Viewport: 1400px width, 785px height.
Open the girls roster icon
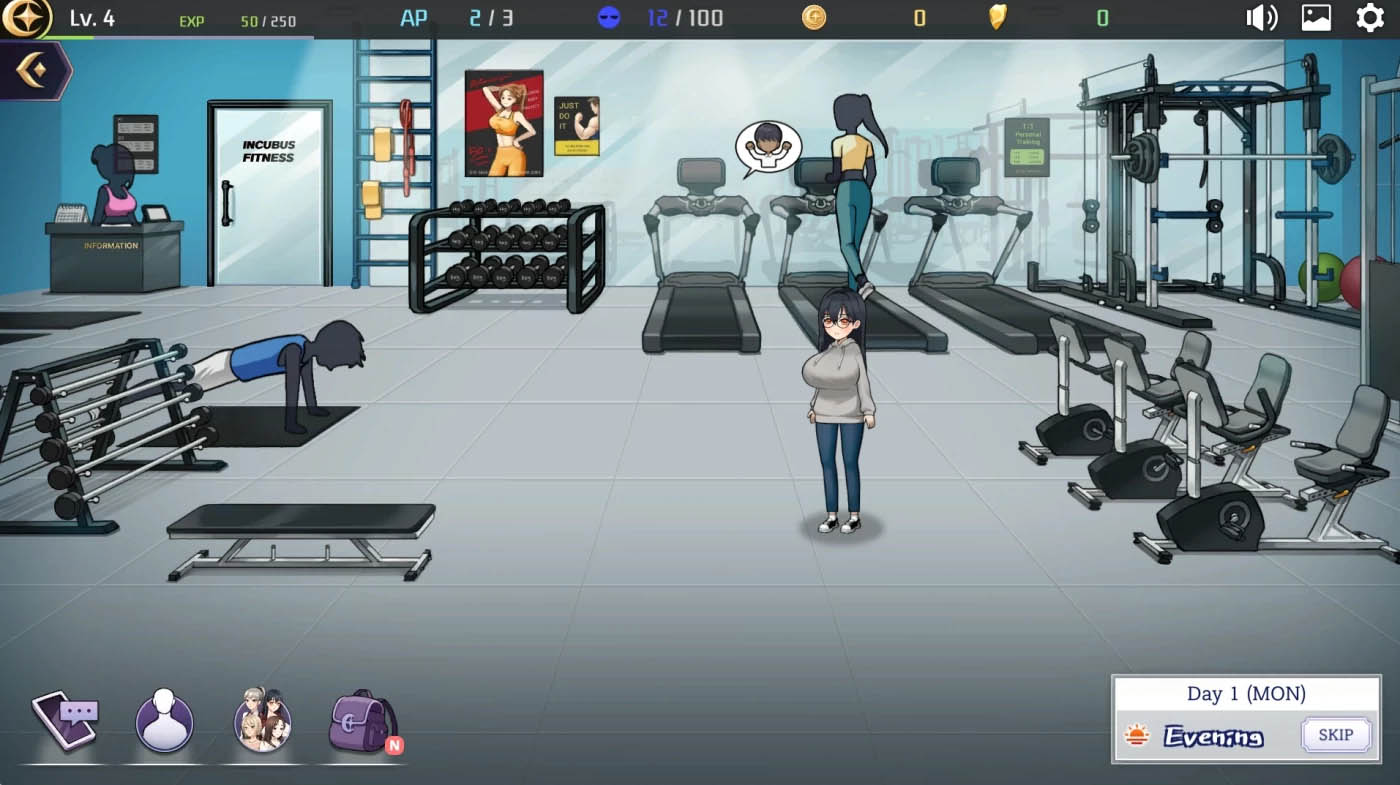[261, 718]
